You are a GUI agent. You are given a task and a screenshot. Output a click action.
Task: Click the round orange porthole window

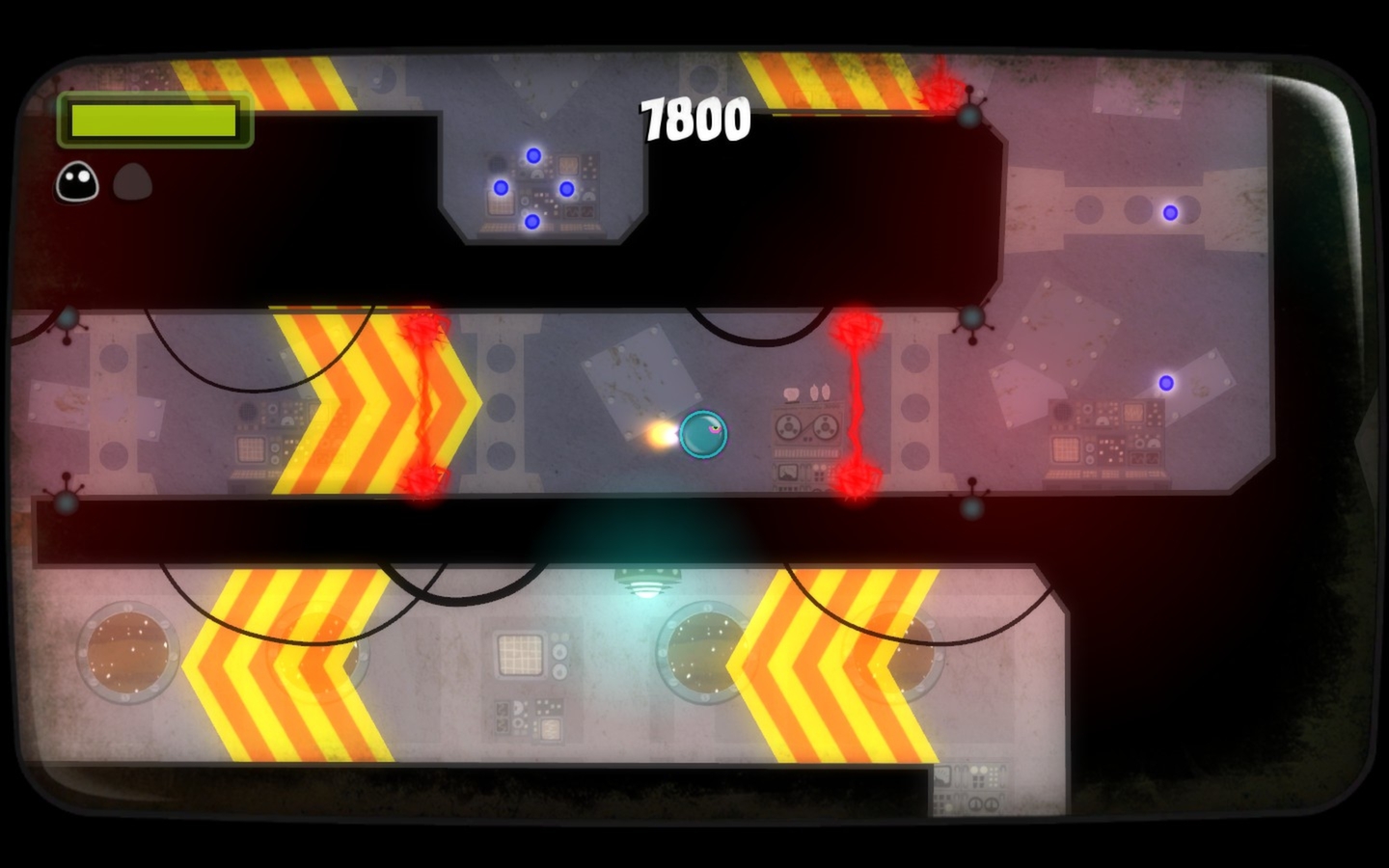pyautogui.click(x=128, y=653)
